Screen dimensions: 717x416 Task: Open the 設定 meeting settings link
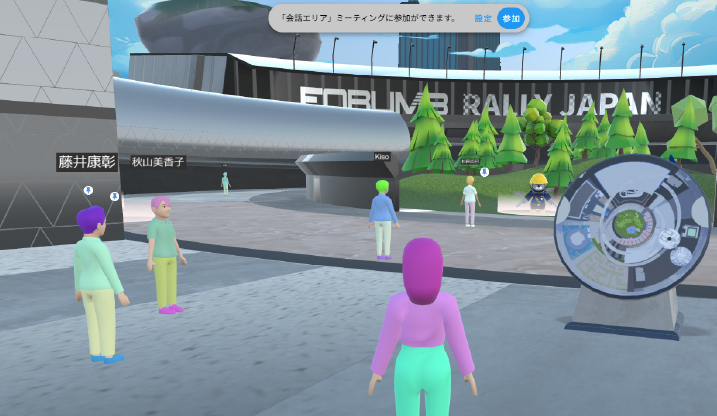(x=482, y=19)
